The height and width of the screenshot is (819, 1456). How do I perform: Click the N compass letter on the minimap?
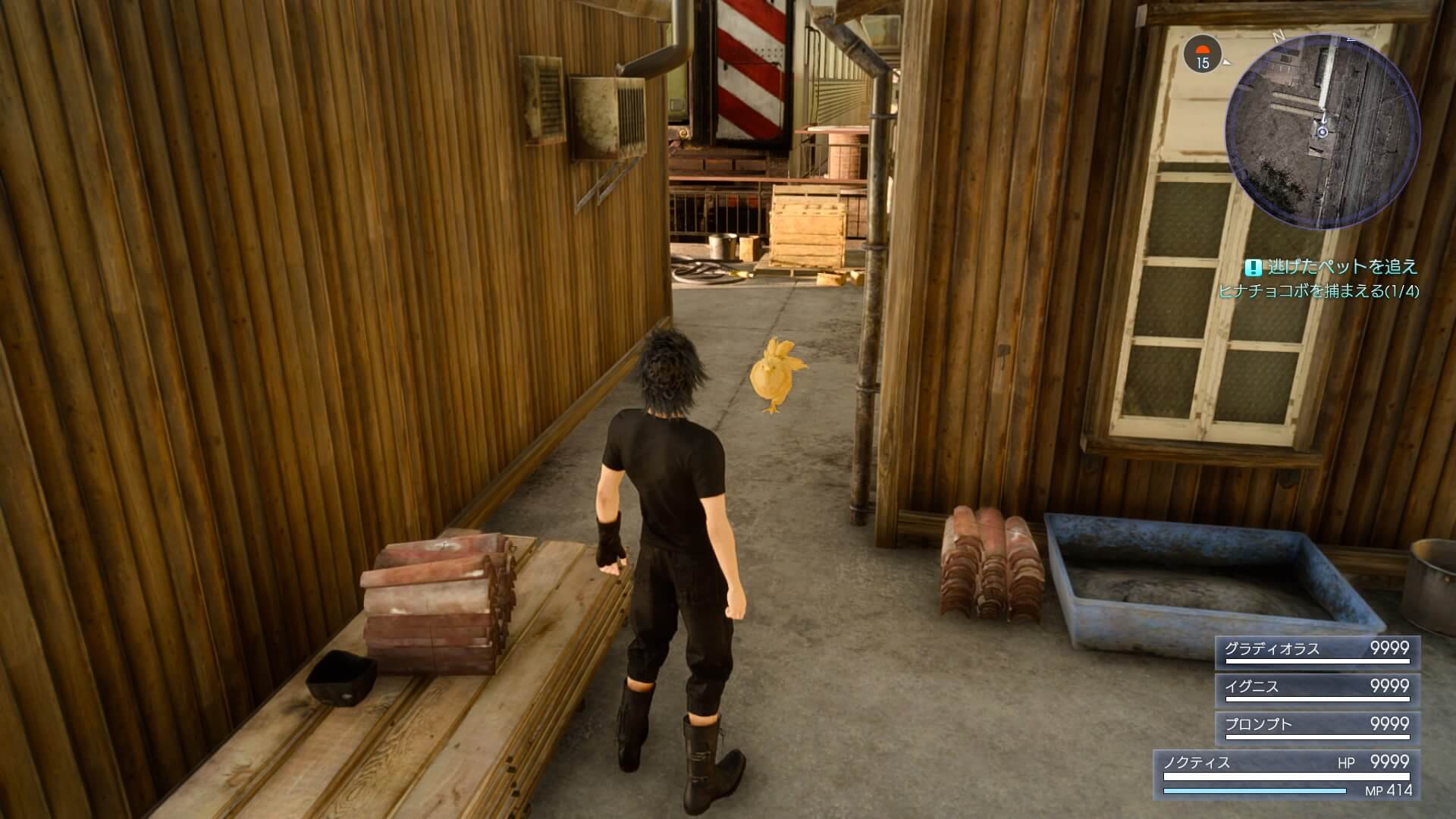tap(1279, 36)
